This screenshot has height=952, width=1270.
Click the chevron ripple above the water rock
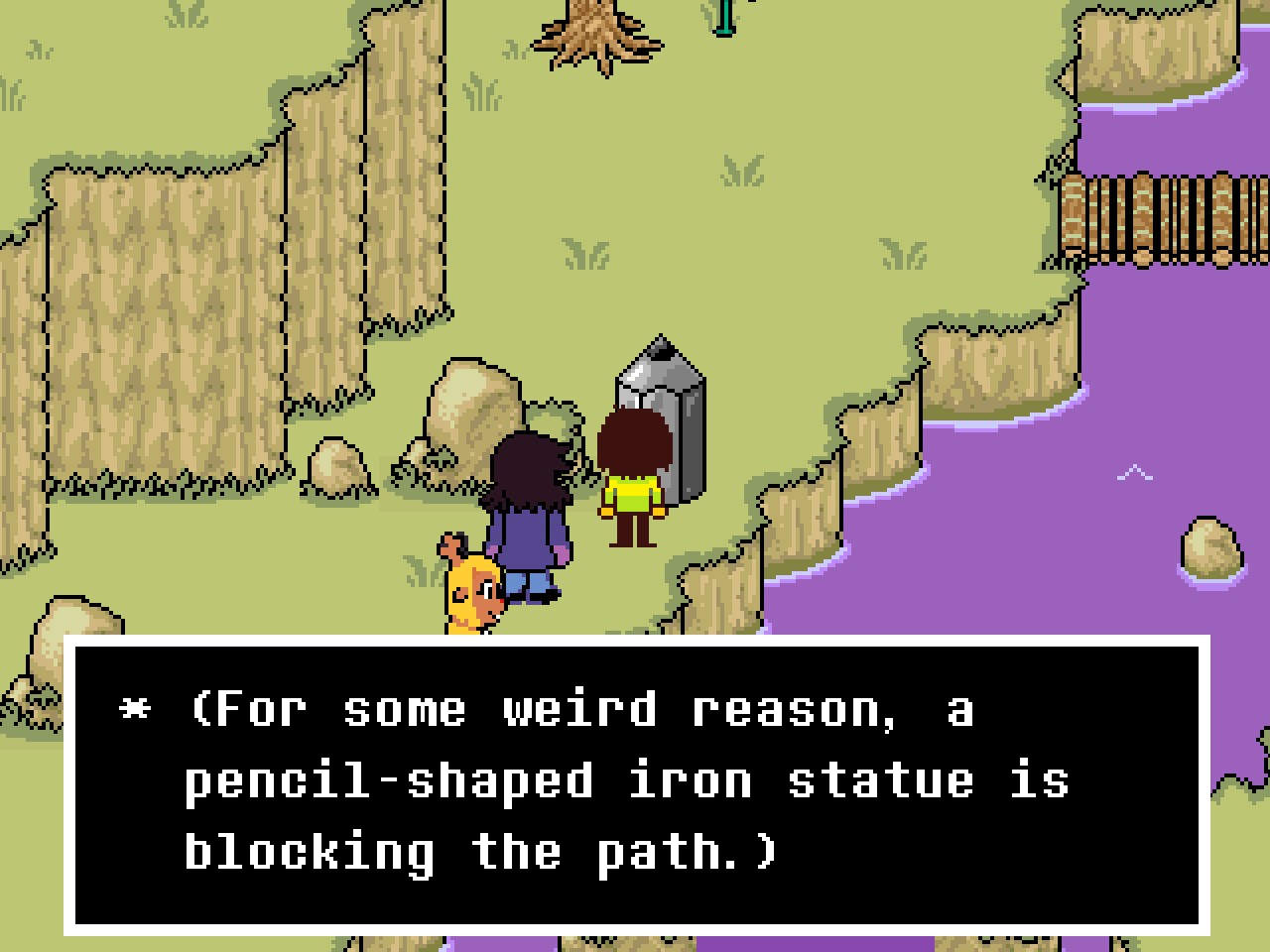click(1136, 472)
